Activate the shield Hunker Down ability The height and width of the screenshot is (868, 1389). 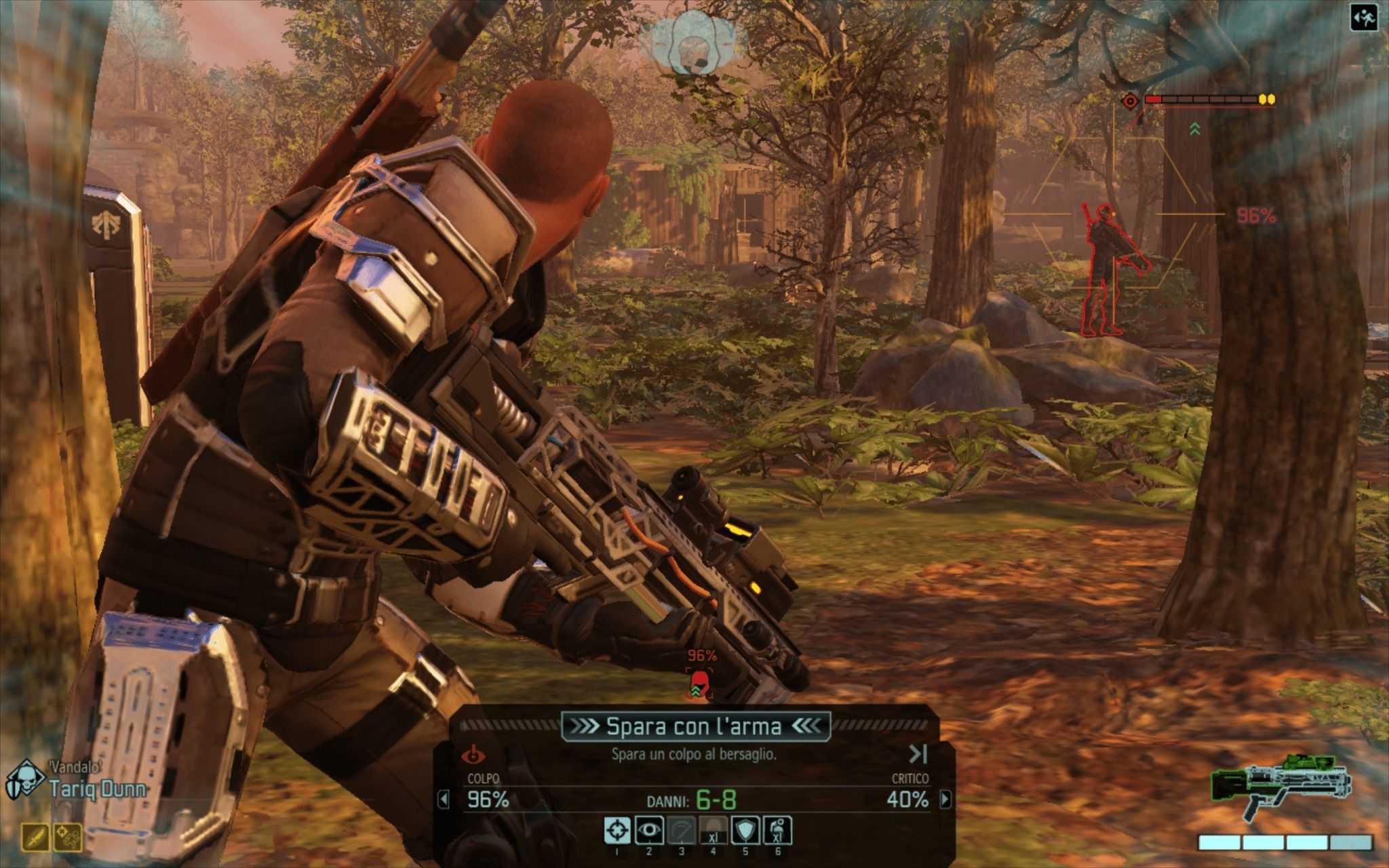click(x=745, y=830)
